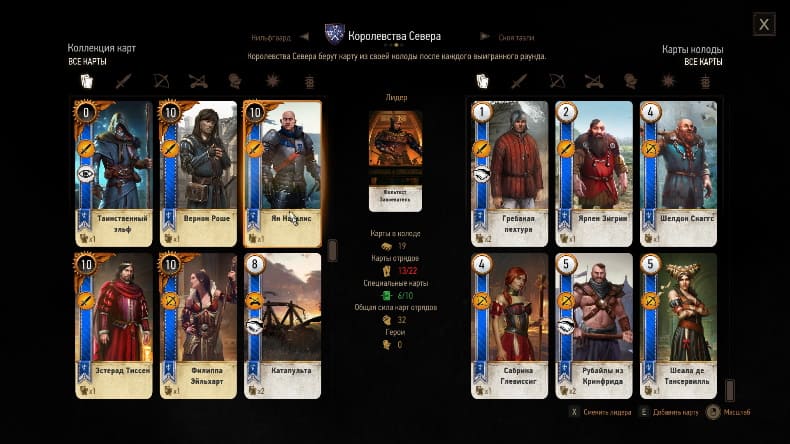The width and height of the screenshot is (790, 444).
Task: Close the deck builder with the X button
Action: [x=764, y=24]
